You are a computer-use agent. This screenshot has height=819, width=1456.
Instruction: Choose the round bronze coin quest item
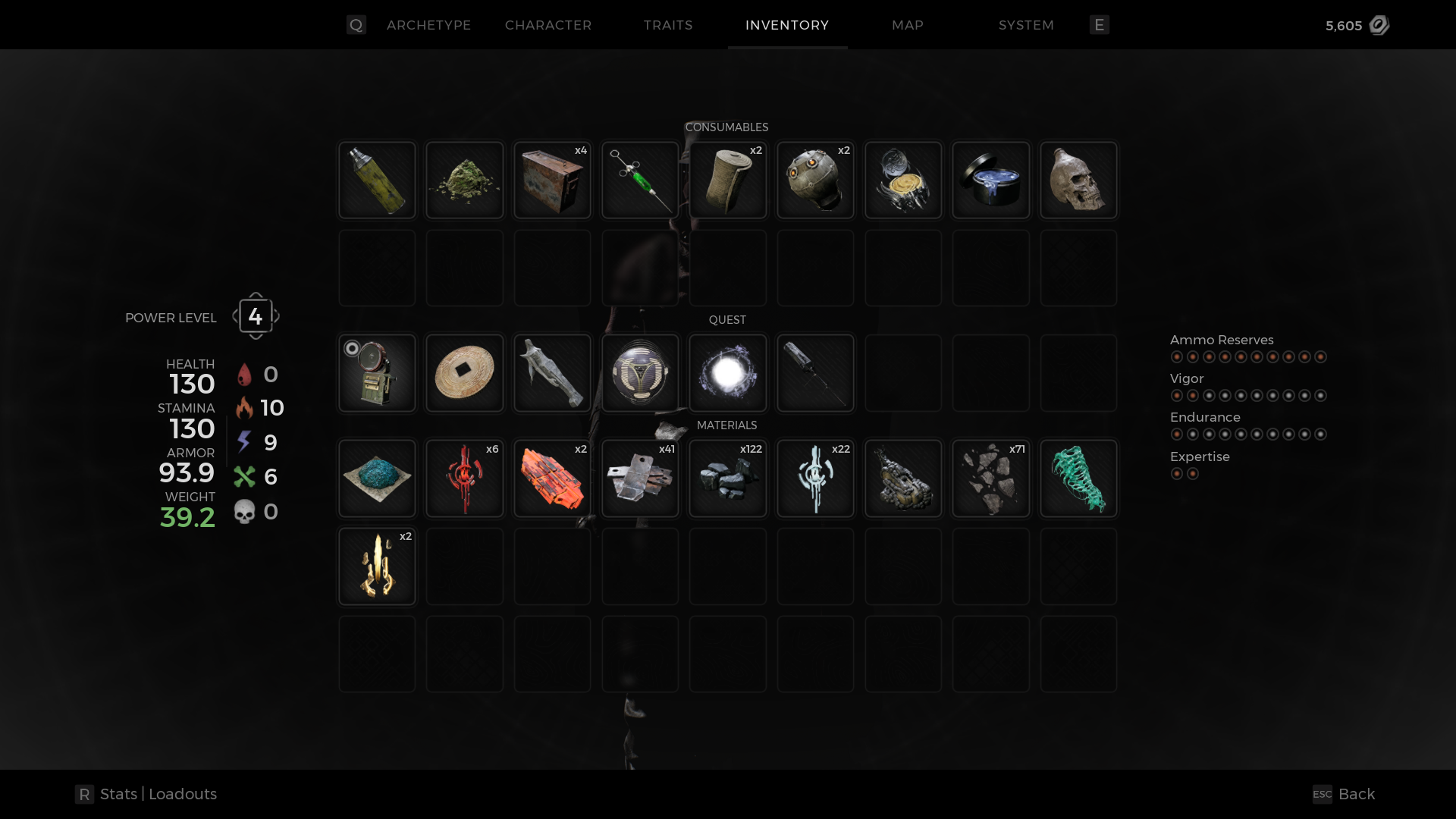464,373
